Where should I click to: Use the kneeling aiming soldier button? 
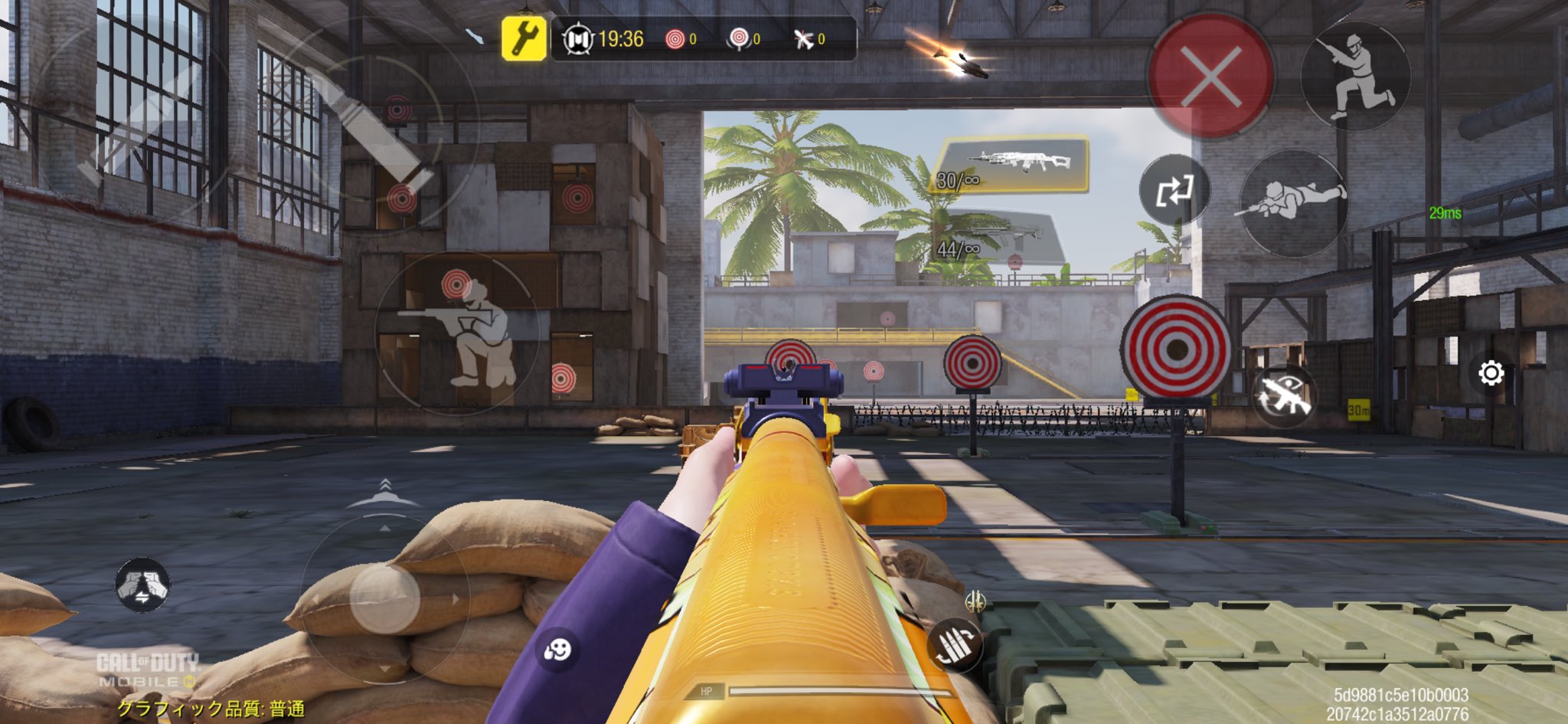click(462, 333)
